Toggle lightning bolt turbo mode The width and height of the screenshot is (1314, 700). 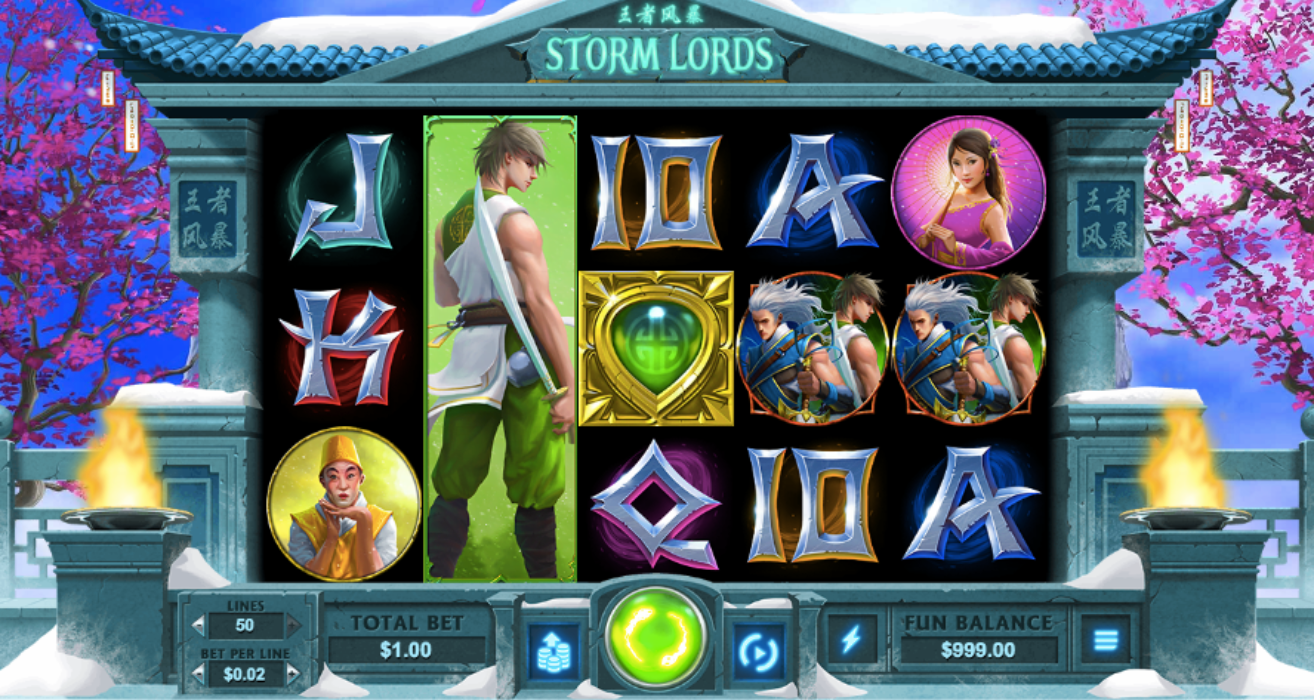pyautogui.click(x=851, y=639)
